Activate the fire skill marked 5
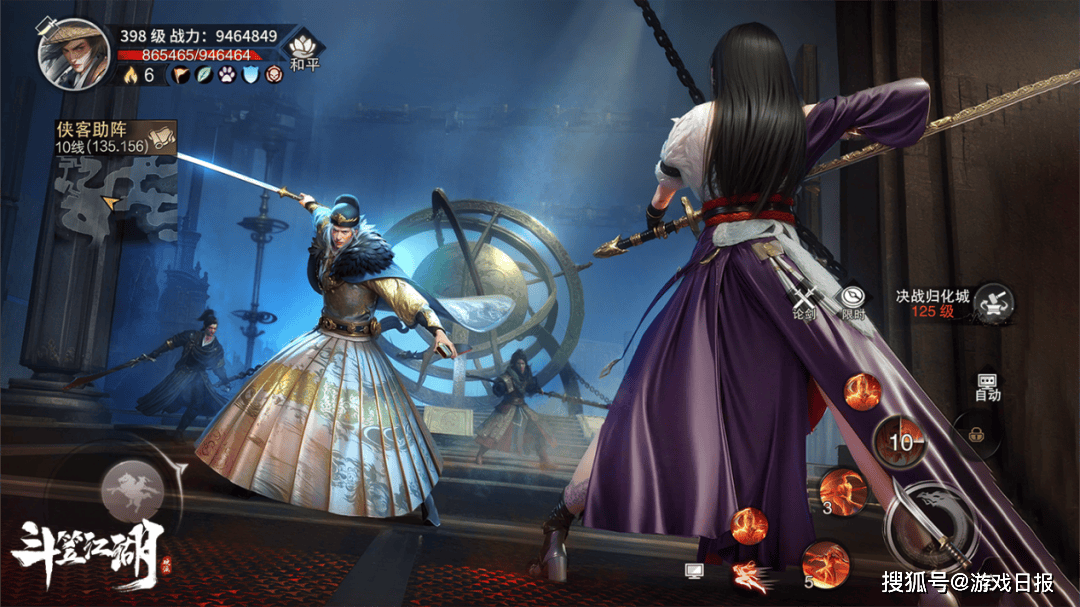The height and width of the screenshot is (607, 1080). [825, 563]
